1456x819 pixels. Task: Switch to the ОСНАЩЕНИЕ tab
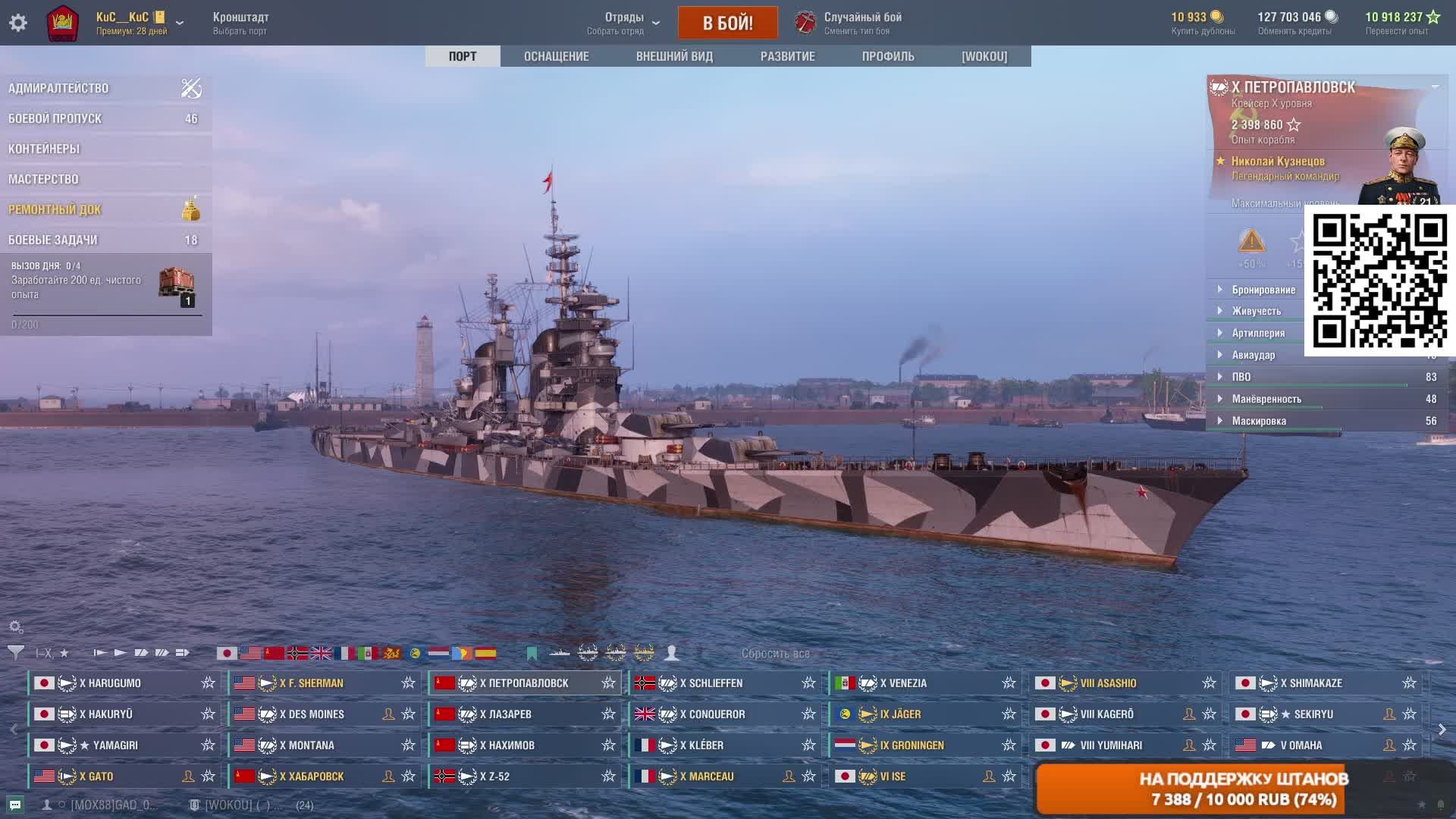pyautogui.click(x=556, y=56)
